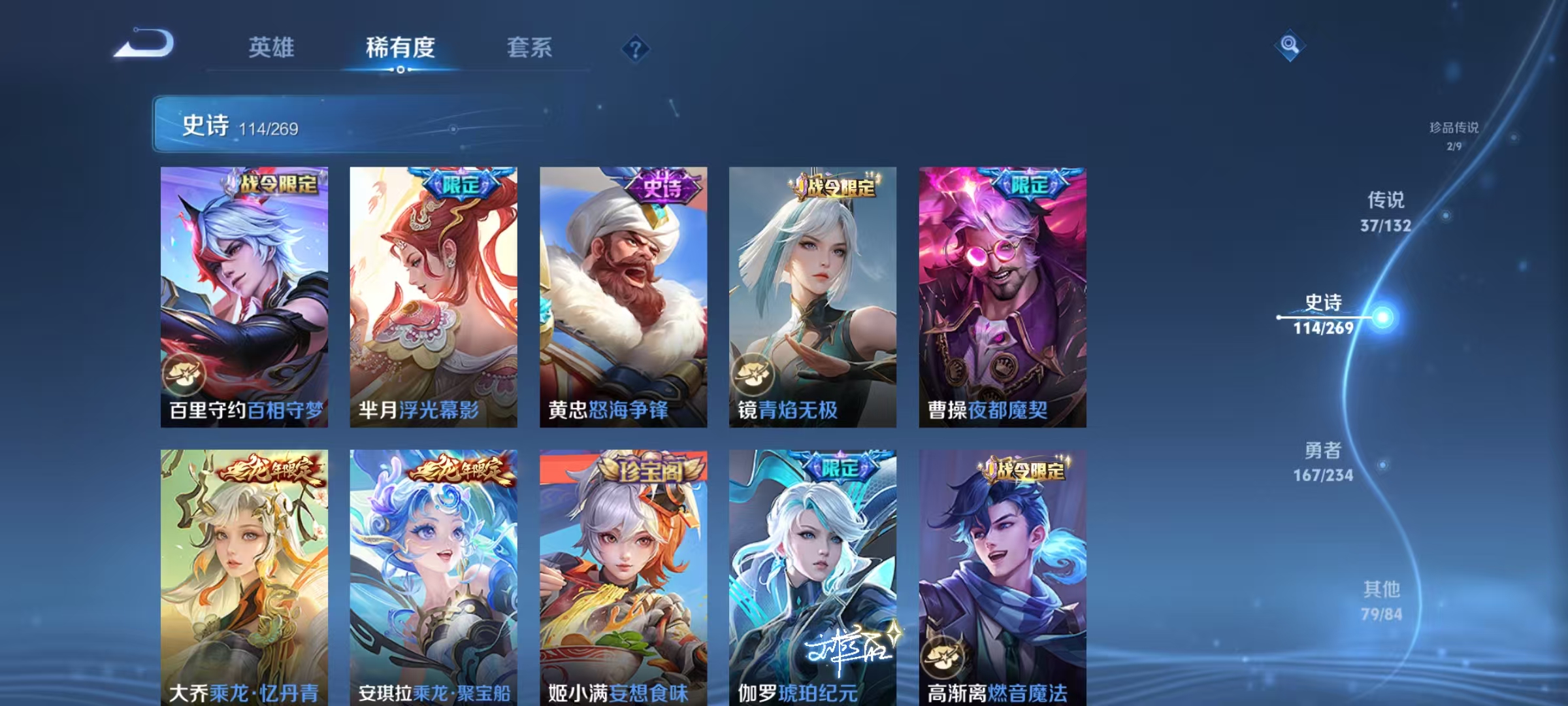Open the help question mark icon
Image resolution: width=1568 pixels, height=706 pixels.
point(635,49)
